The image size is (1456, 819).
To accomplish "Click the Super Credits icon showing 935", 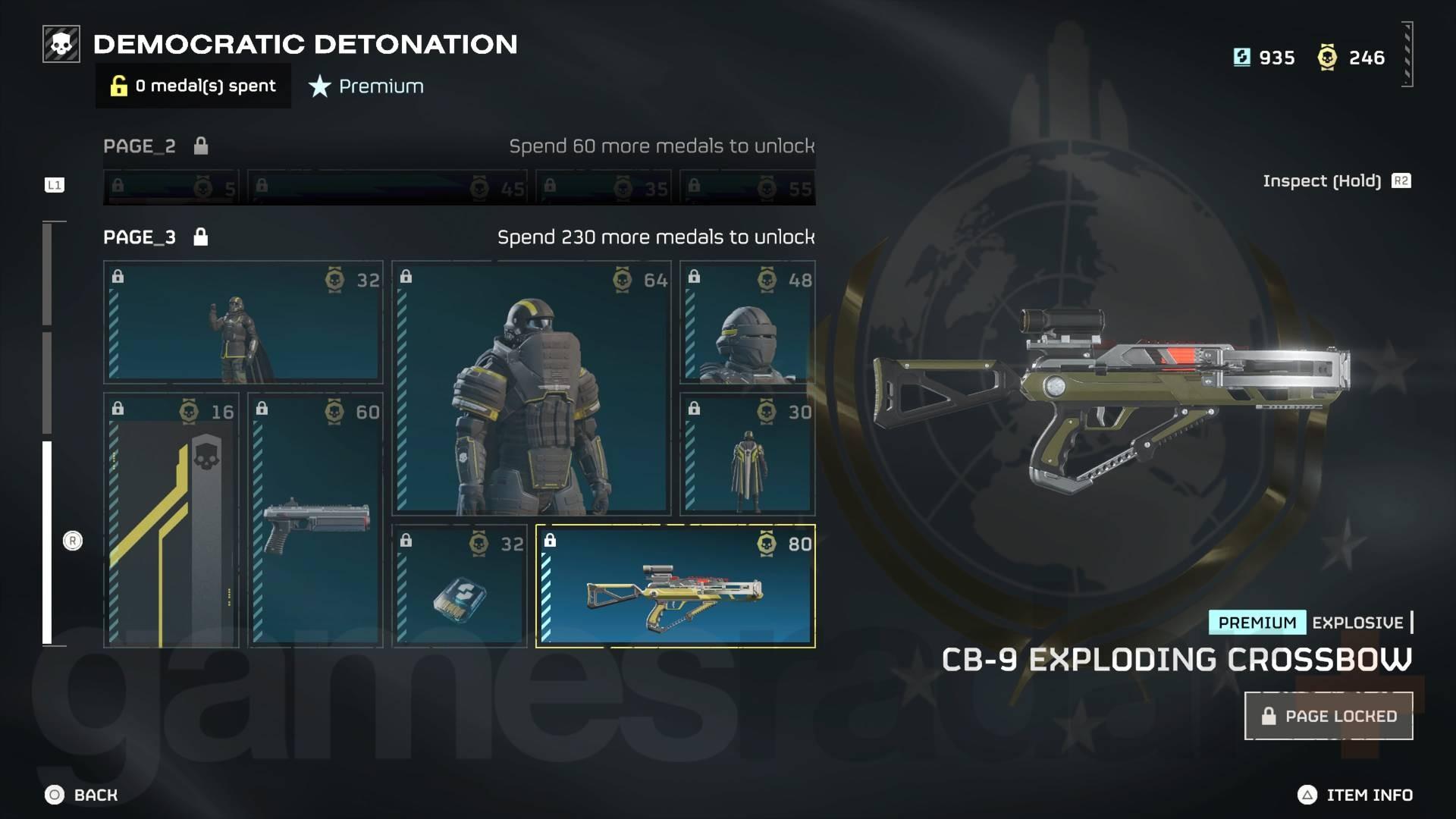I will [1242, 57].
